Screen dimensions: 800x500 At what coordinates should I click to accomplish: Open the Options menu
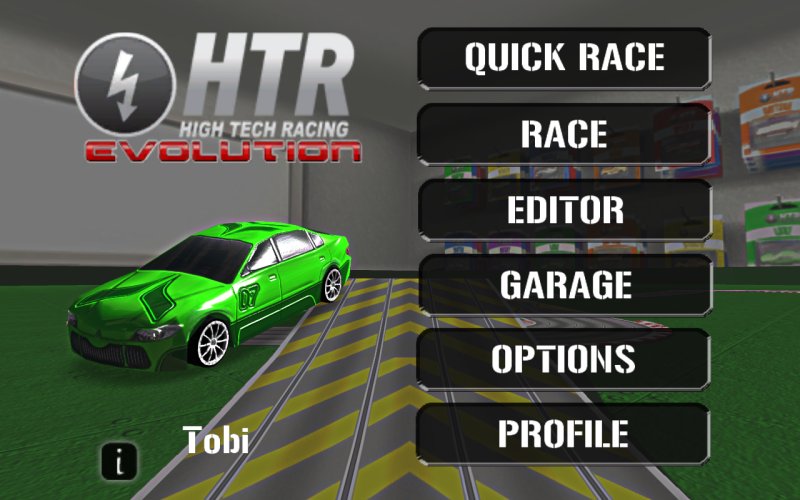[564, 359]
